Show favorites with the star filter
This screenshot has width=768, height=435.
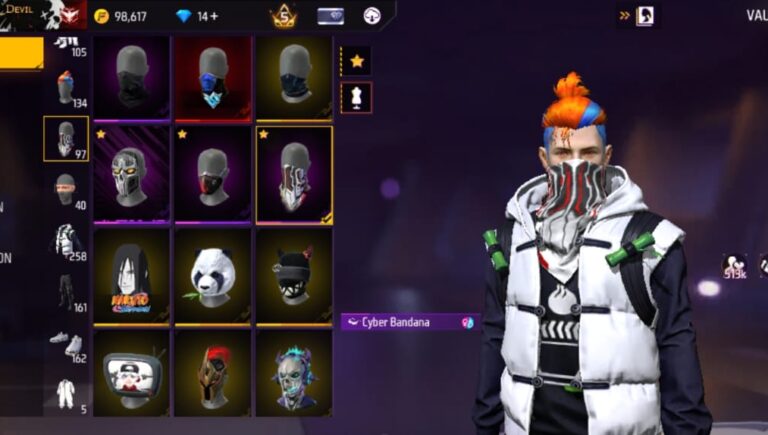(x=356, y=61)
